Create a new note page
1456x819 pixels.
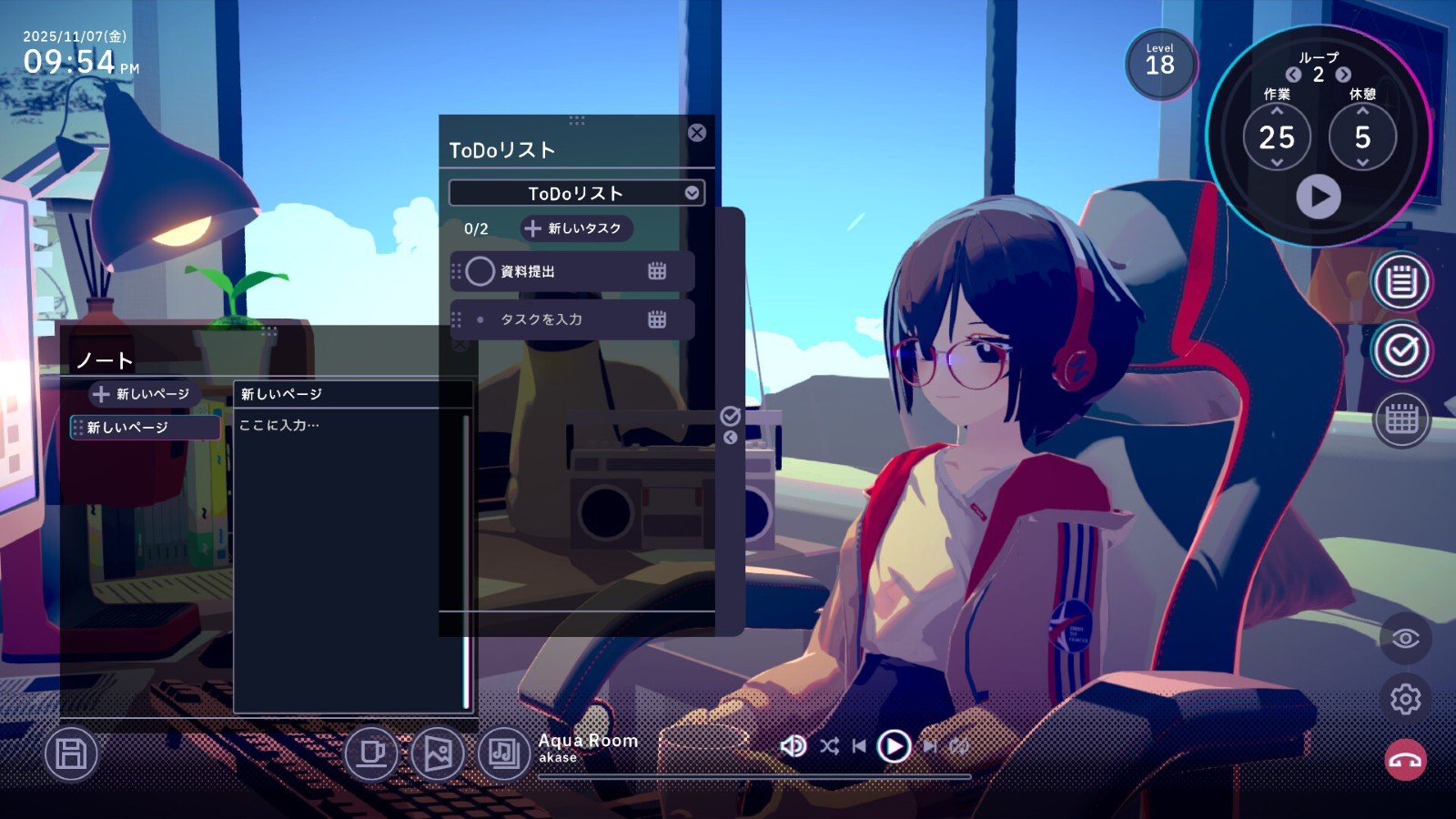(143, 394)
